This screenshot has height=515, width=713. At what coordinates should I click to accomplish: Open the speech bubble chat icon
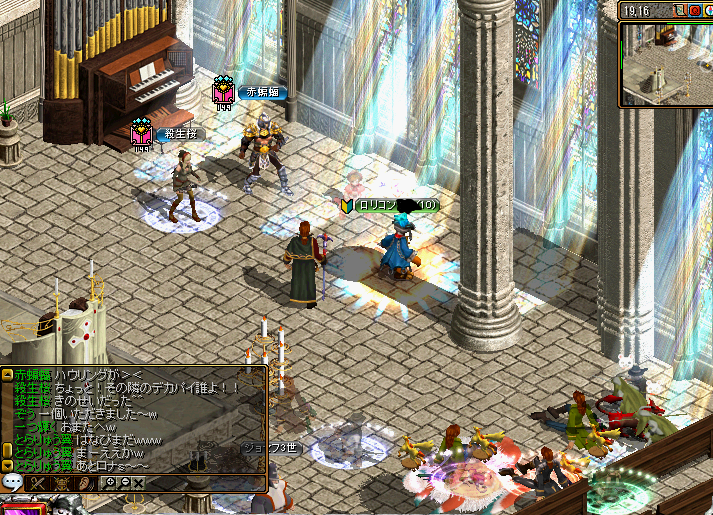point(13,483)
